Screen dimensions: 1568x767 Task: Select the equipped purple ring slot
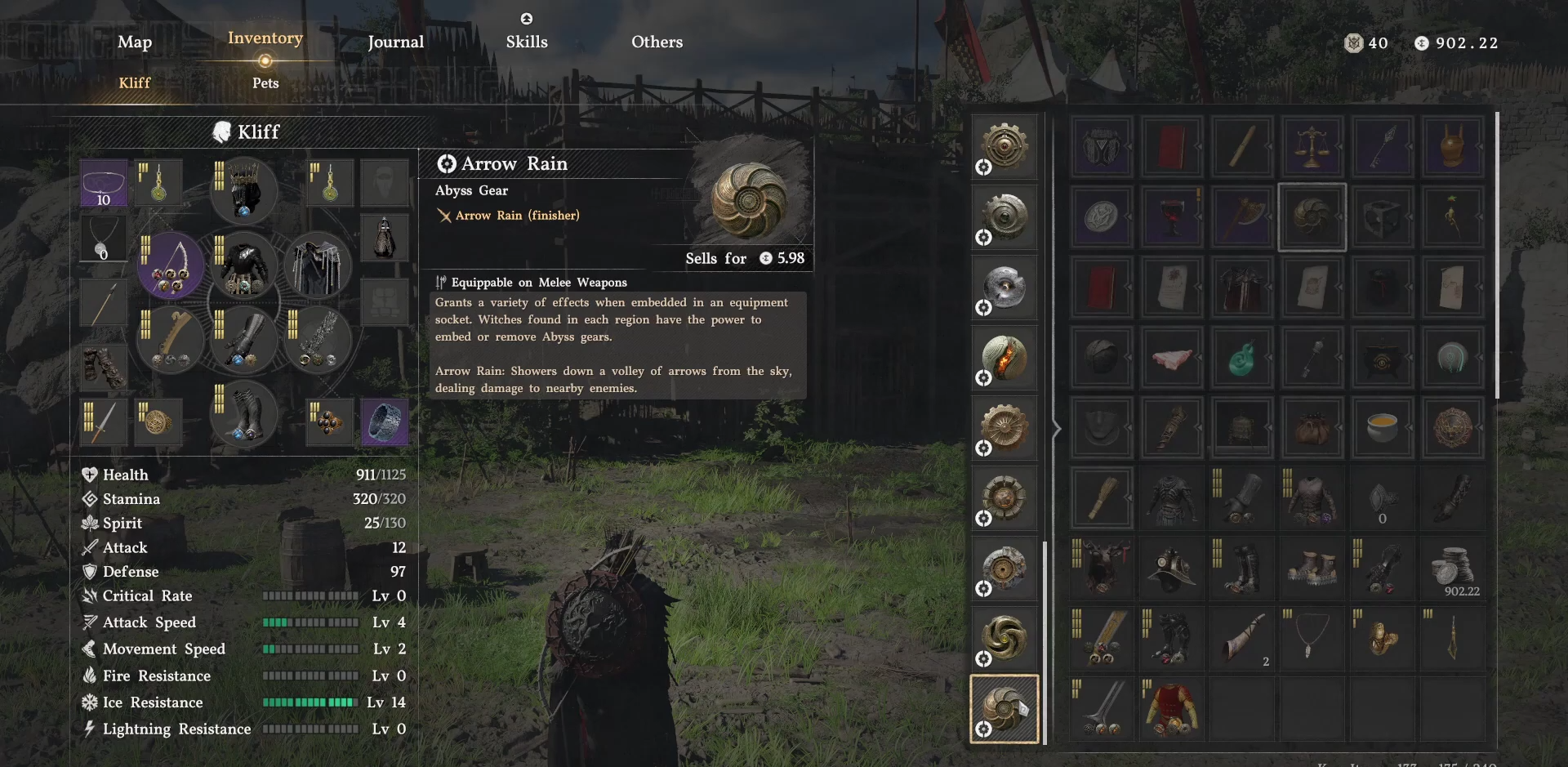(x=385, y=422)
